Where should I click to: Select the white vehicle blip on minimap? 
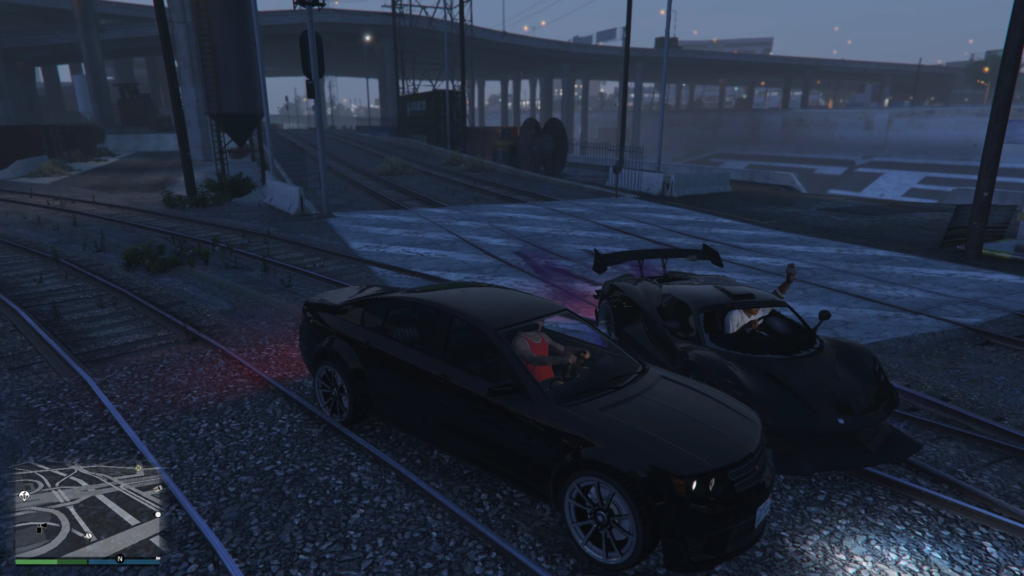157,489
